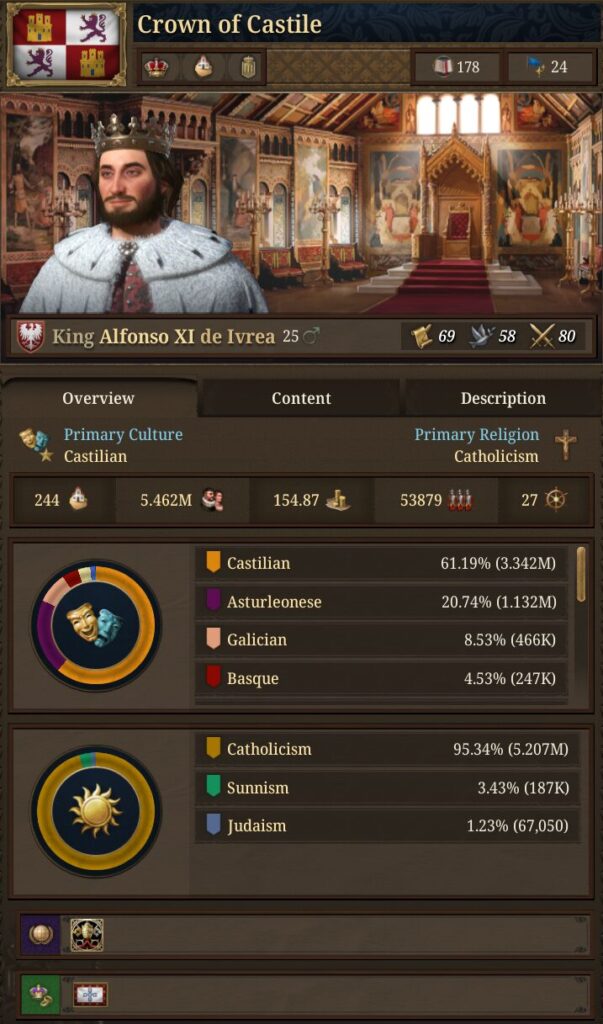603x1024 pixels.
Task: Switch to the Content tab
Action: 301,398
